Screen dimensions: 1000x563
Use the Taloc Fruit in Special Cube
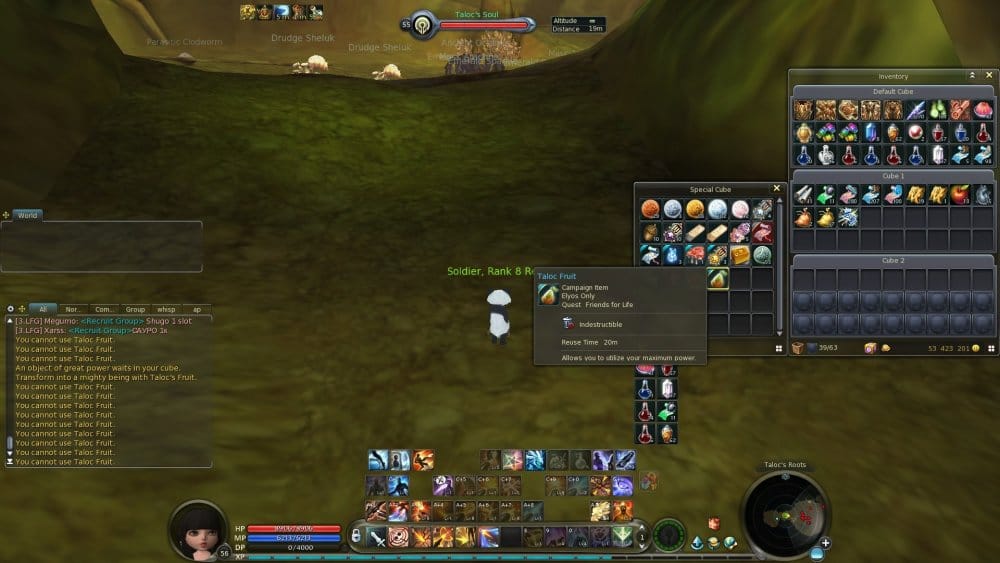click(x=716, y=277)
